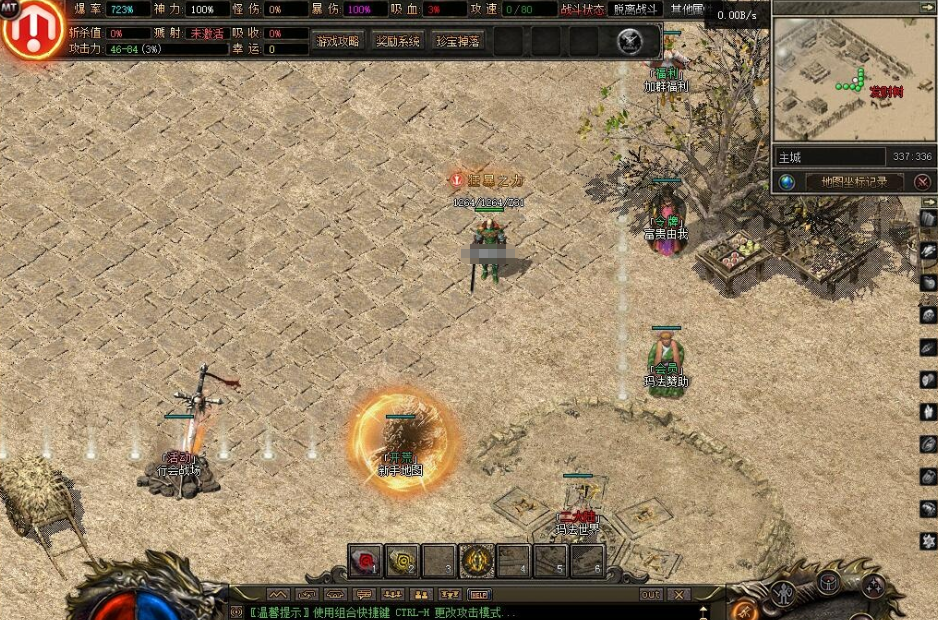Use the golden scroll in hotbar slot 2
Viewport: 938px width, 620px height.
coord(402,561)
